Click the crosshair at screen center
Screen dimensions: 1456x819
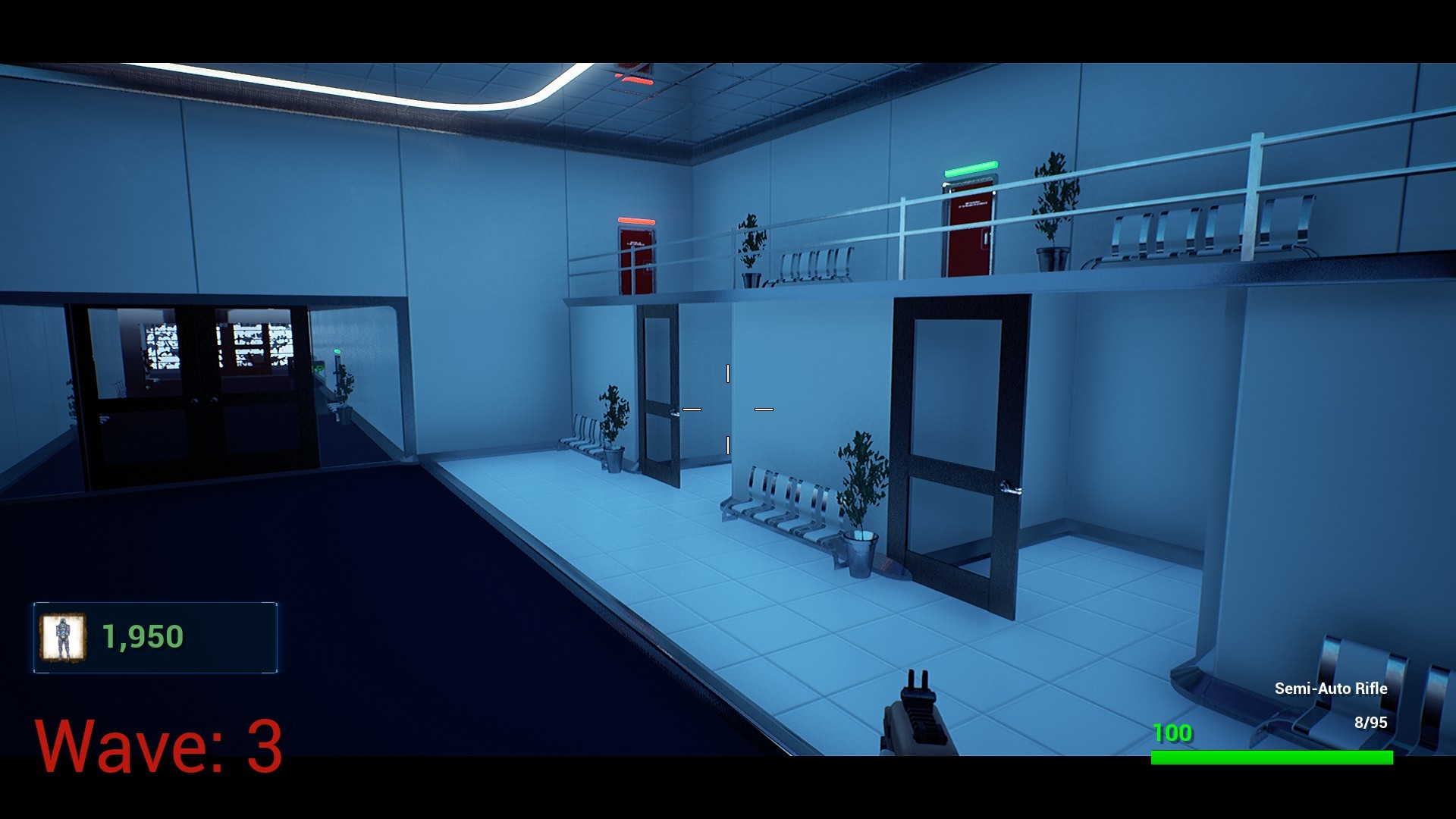click(728, 408)
